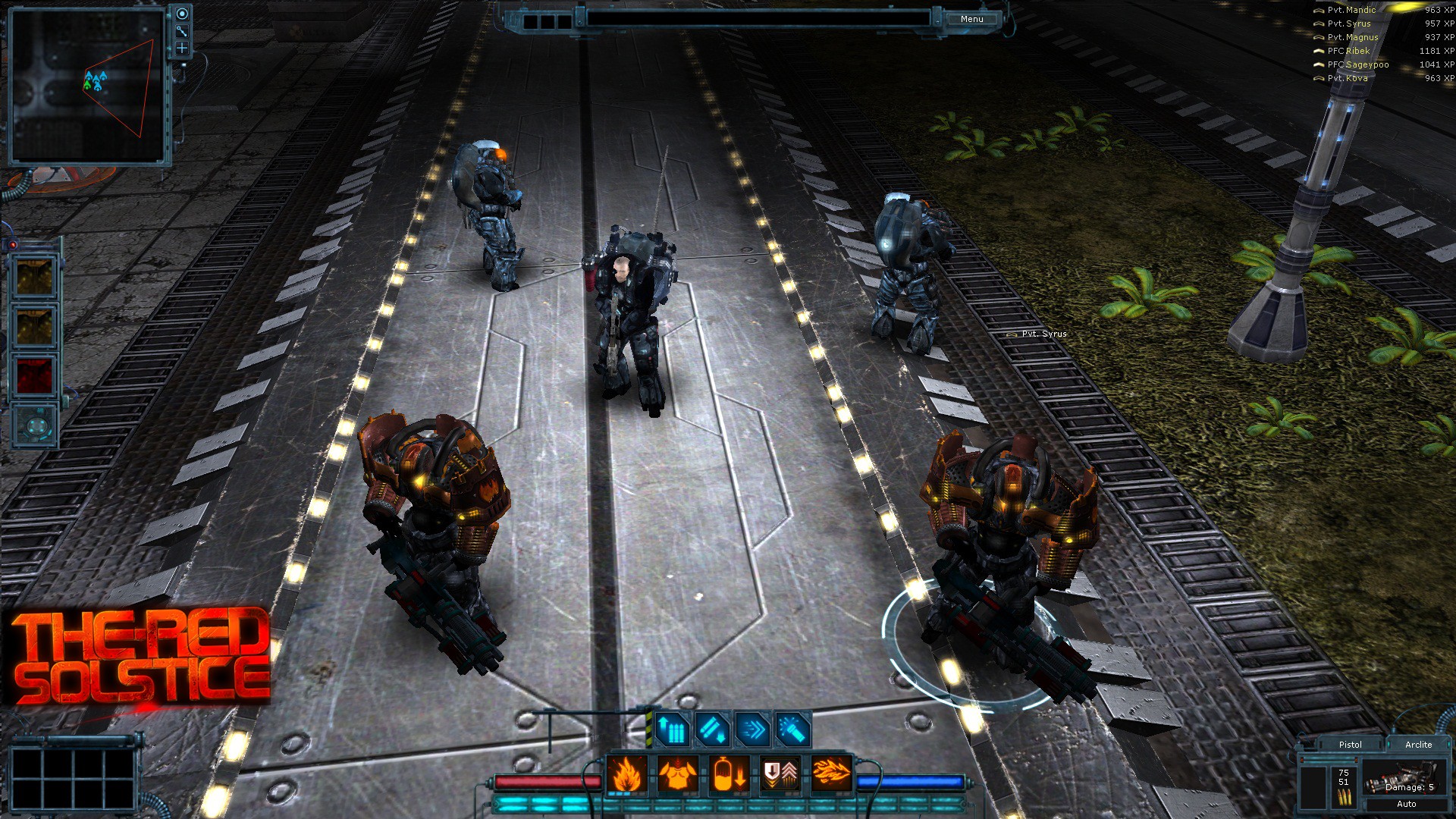Open the Menu button
This screenshot has width=1456, height=819.
(971, 19)
